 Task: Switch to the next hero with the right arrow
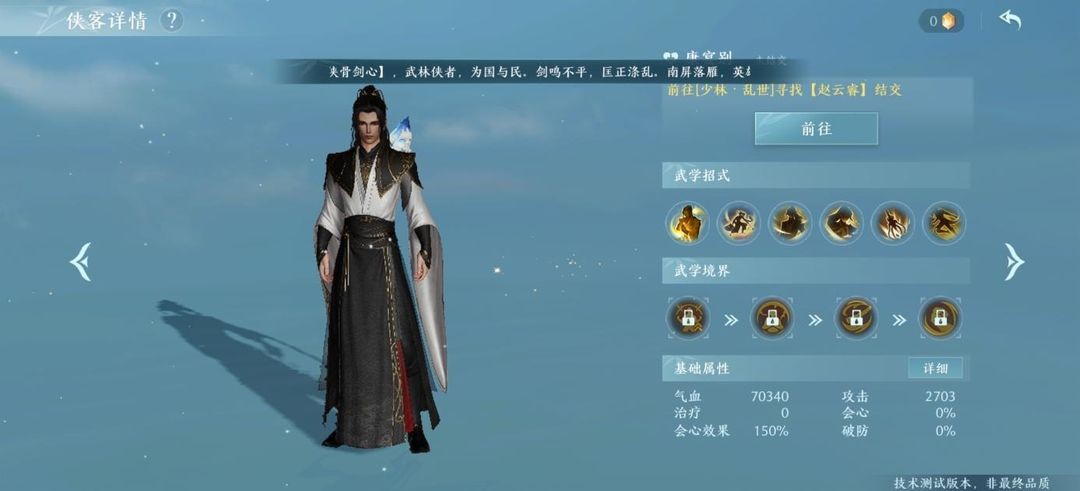click(1014, 262)
